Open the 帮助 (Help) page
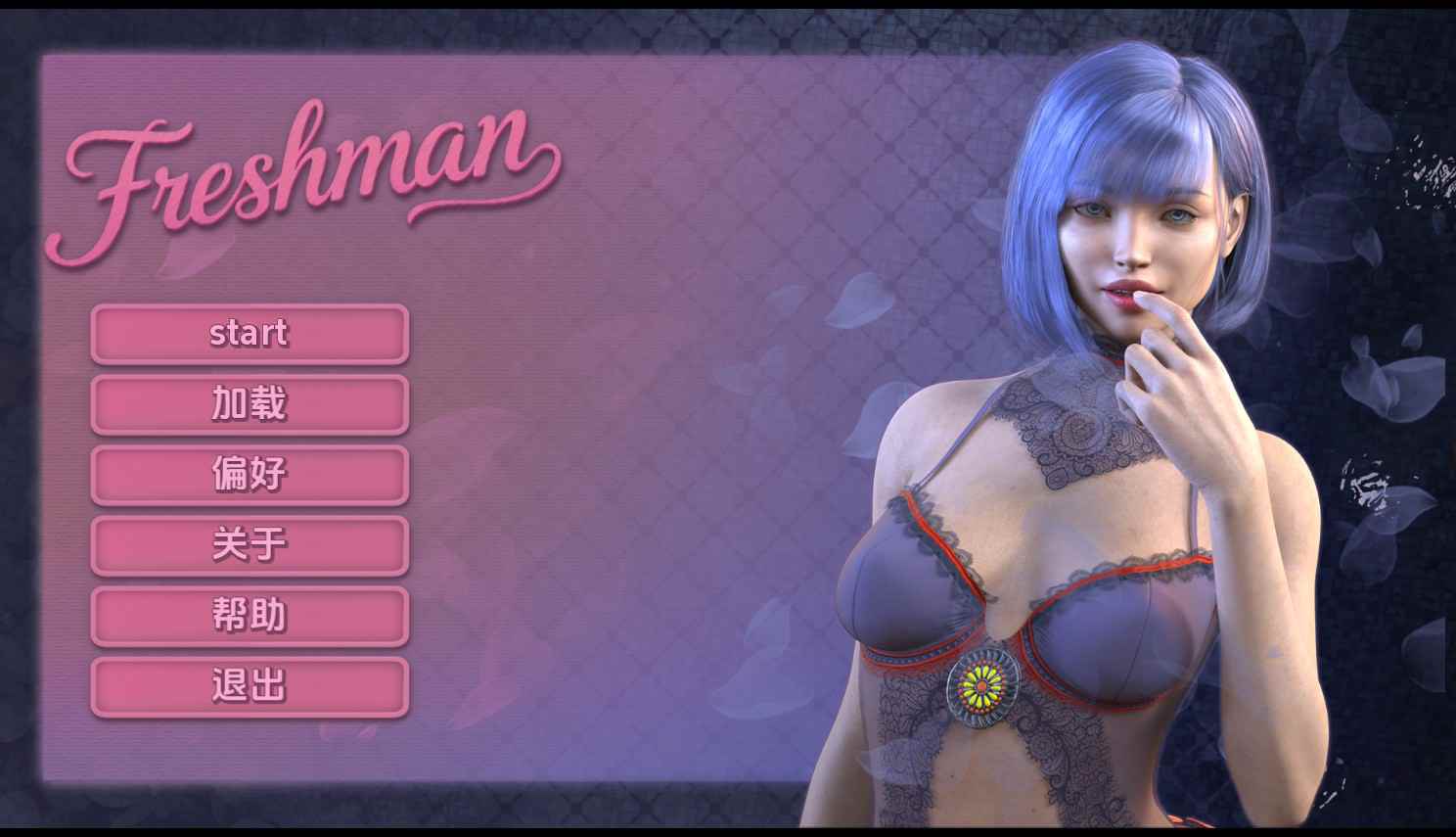Screen dimensions: 1456x837 (250, 616)
